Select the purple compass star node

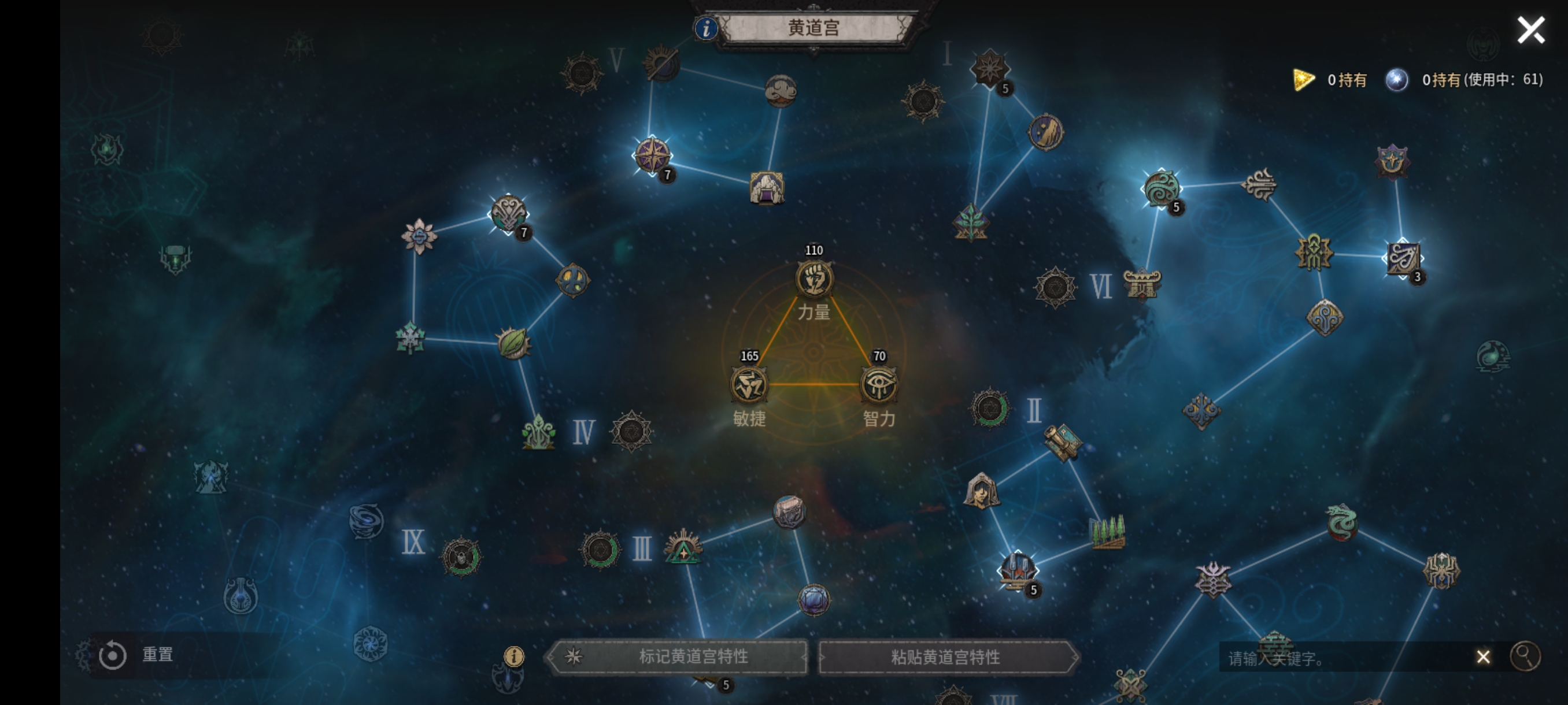click(652, 155)
